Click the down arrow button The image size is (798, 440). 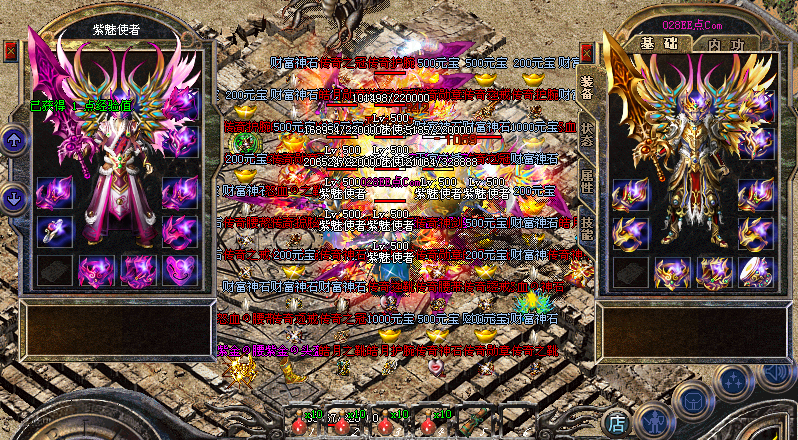click(x=14, y=197)
